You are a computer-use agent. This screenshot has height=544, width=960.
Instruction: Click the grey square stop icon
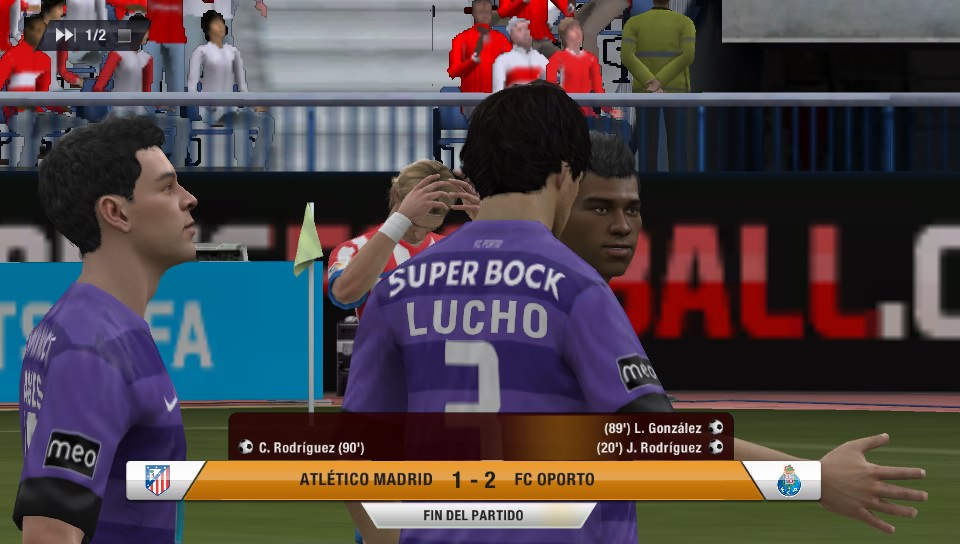coord(124,36)
